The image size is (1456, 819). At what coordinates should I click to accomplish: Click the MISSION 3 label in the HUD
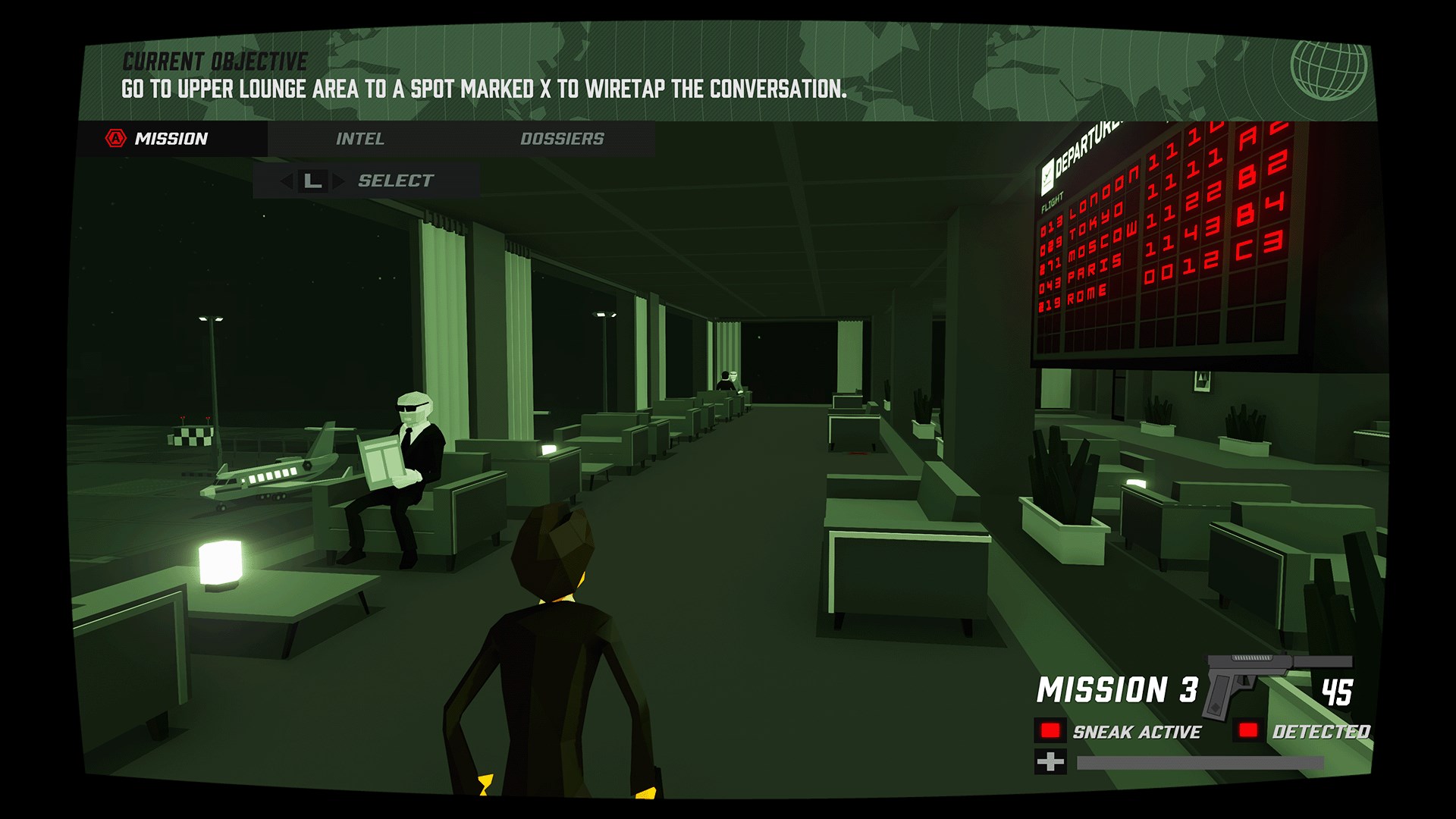pyautogui.click(x=1116, y=689)
